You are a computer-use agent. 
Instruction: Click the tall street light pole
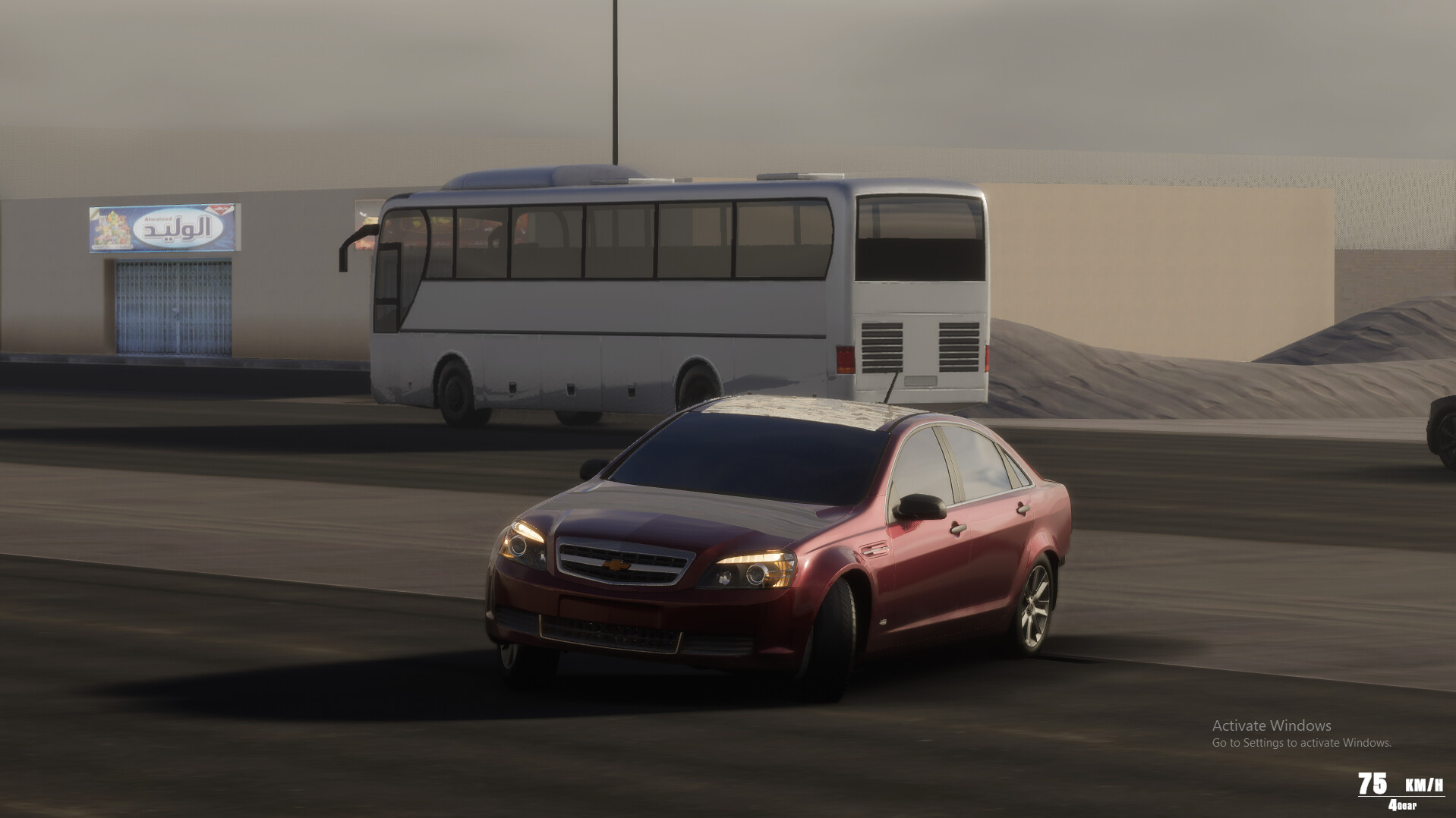(613, 83)
